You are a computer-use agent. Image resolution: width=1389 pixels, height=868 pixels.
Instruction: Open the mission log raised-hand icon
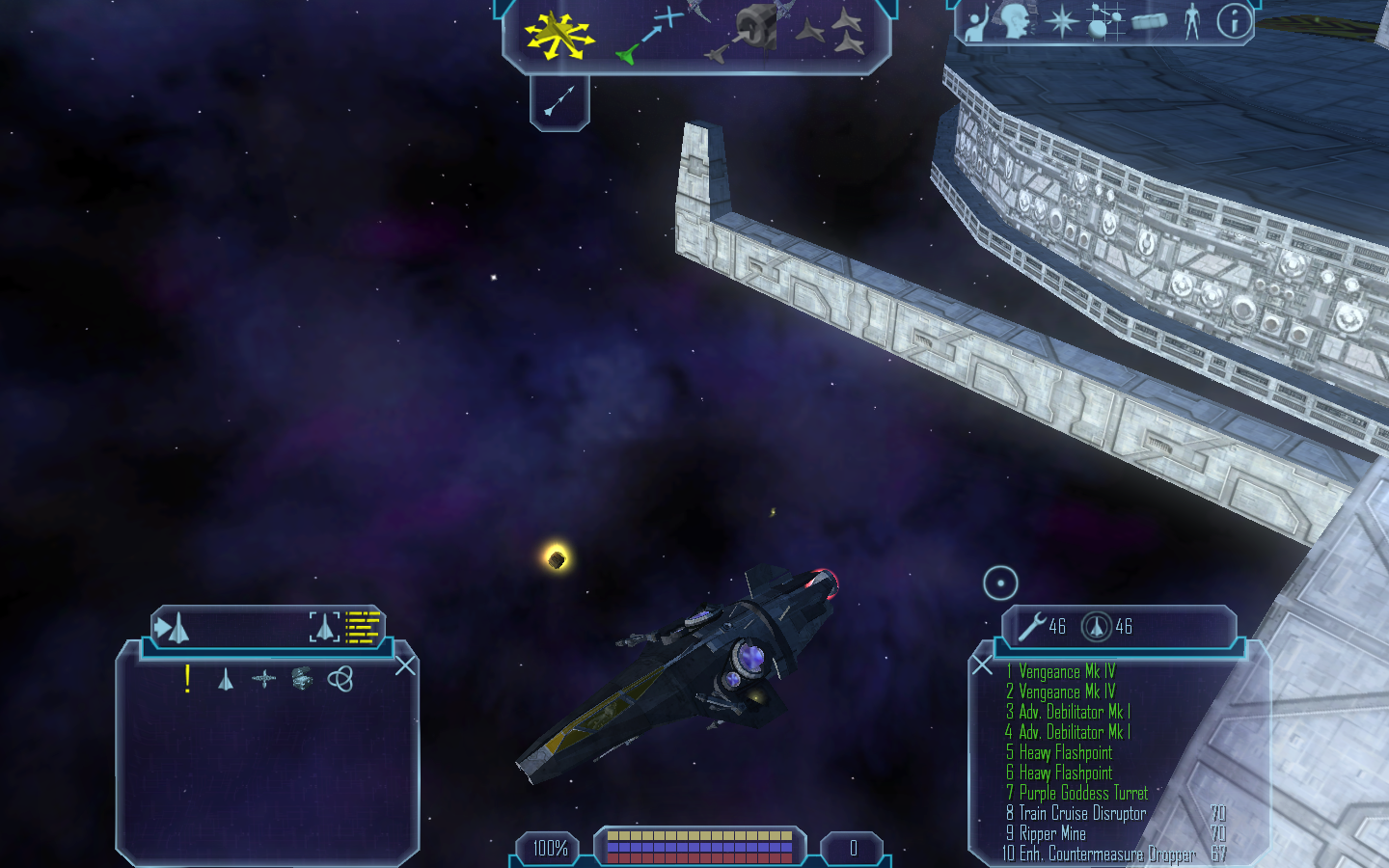[976, 23]
